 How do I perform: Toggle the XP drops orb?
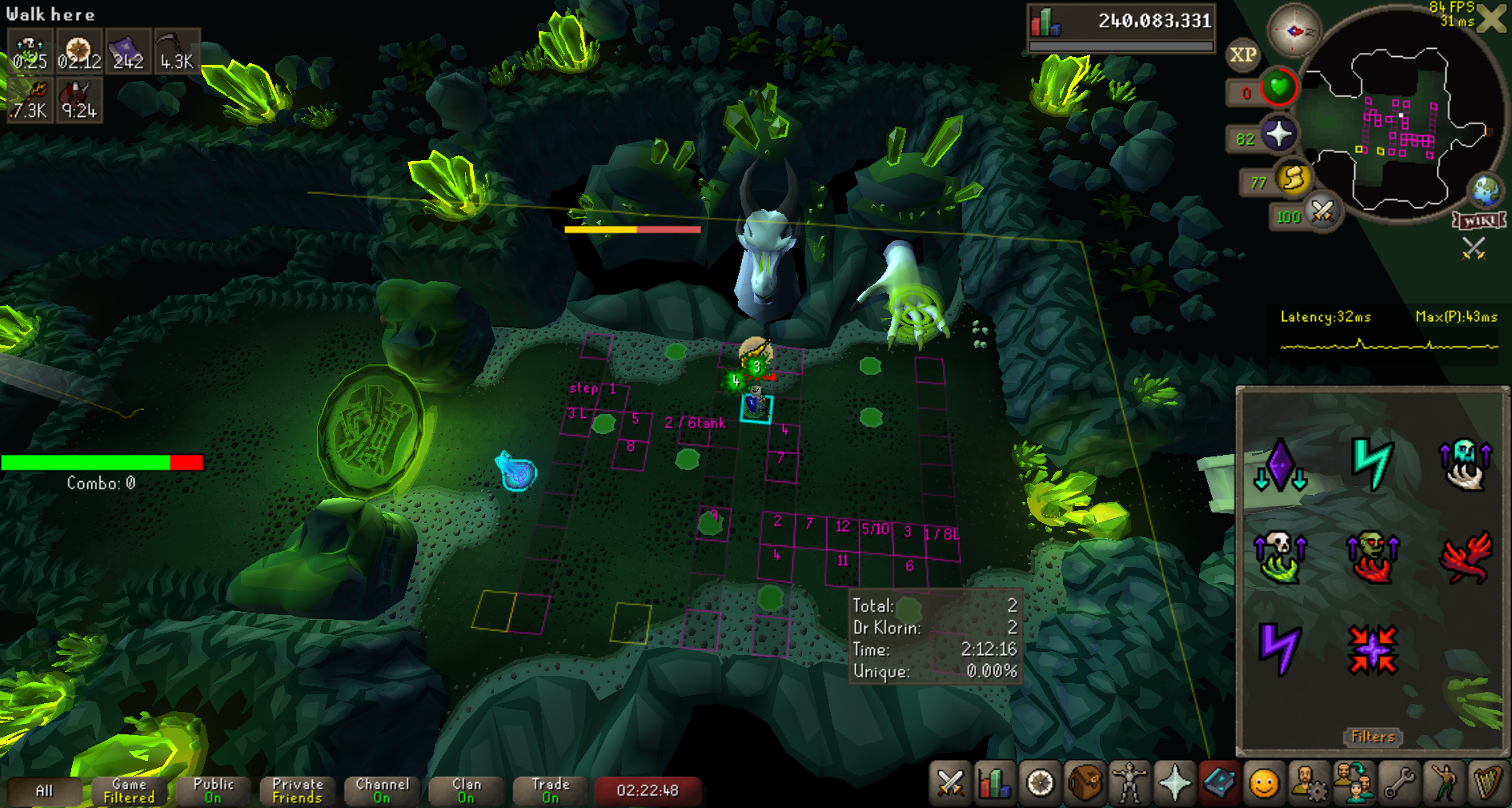pyautogui.click(x=1242, y=55)
